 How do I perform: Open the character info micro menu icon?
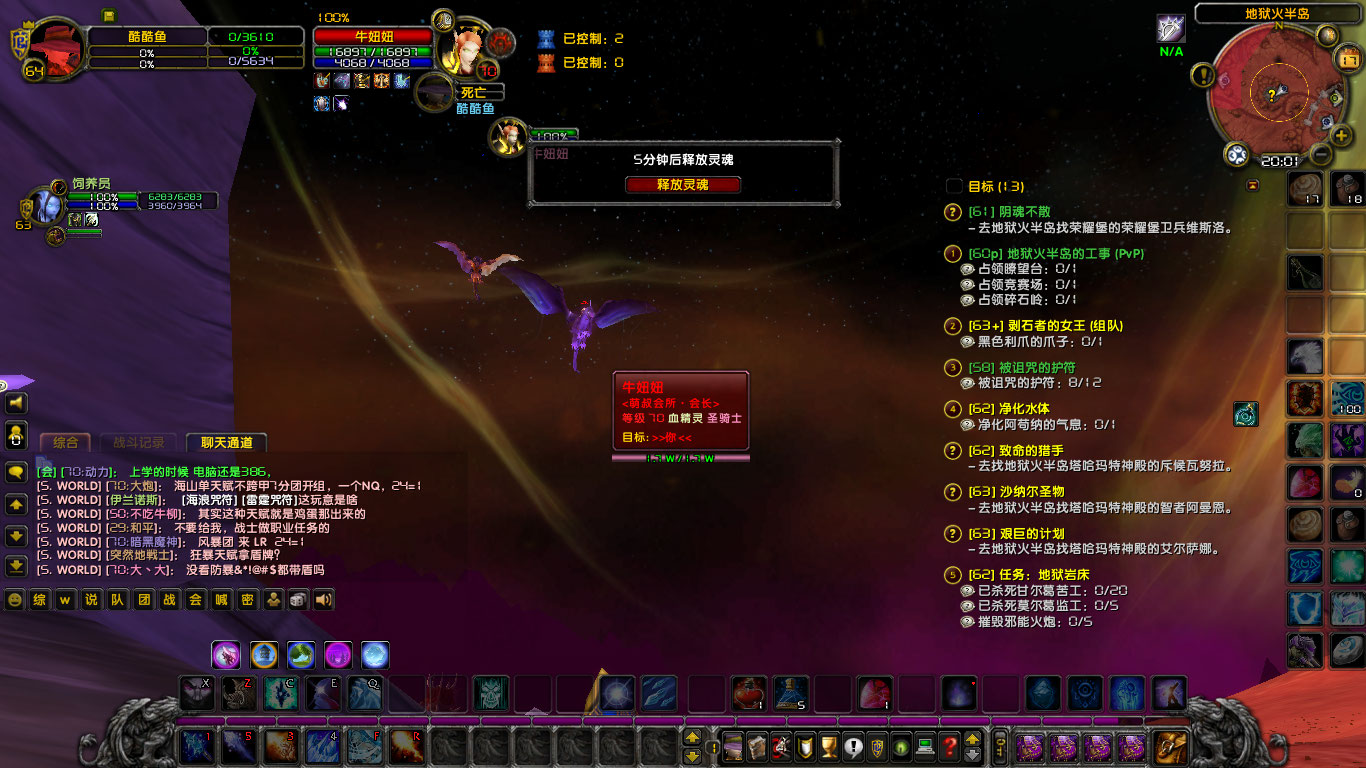point(733,746)
